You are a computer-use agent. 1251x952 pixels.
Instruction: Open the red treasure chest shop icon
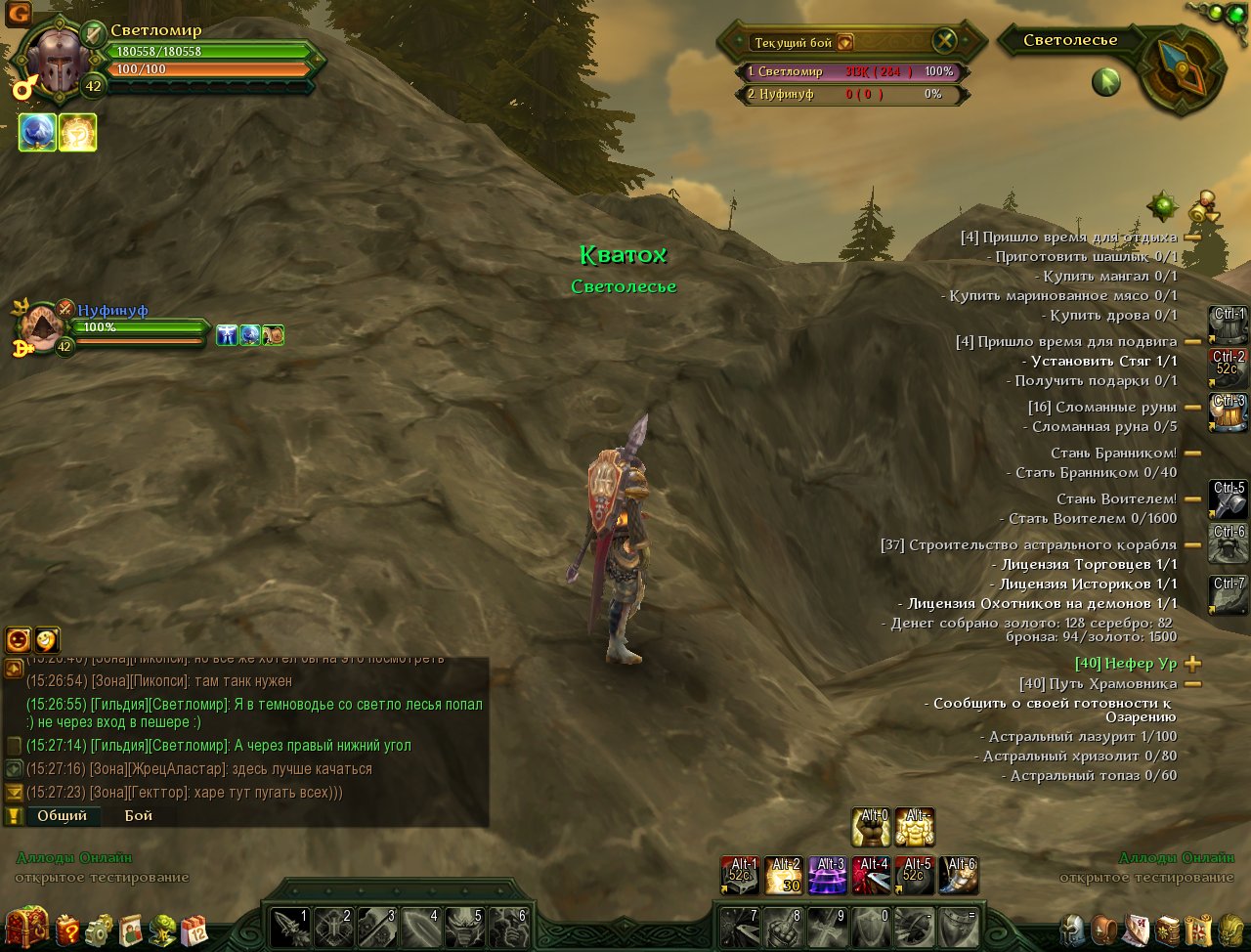tap(26, 928)
